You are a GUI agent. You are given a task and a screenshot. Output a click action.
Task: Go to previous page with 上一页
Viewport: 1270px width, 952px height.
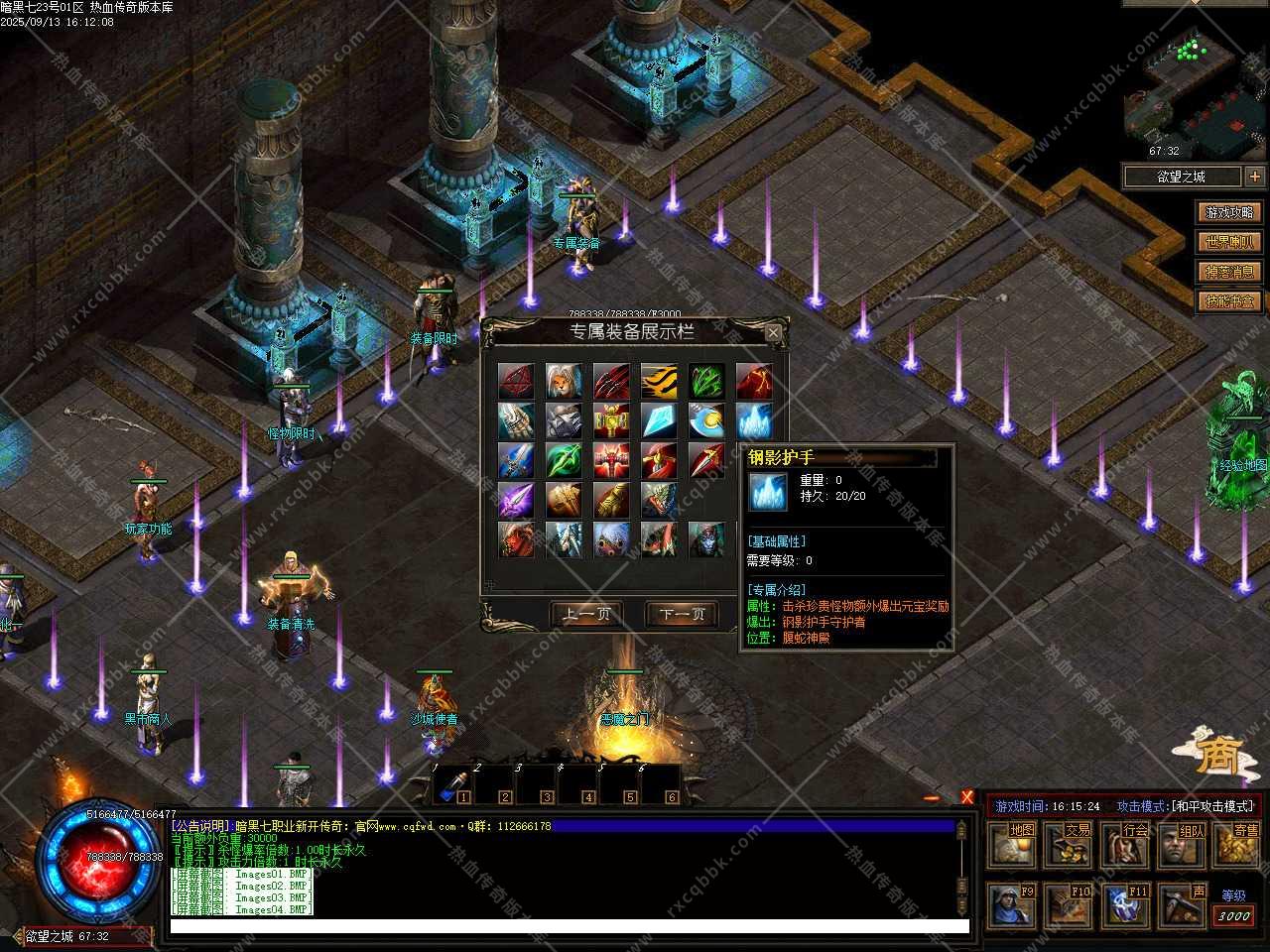point(587,615)
